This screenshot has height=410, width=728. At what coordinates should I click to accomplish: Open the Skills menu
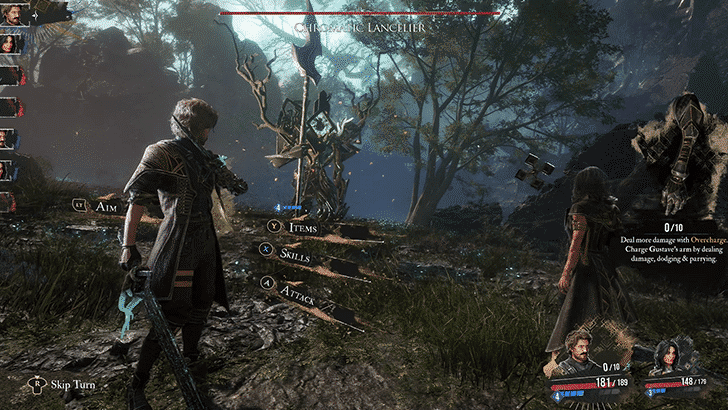pyautogui.click(x=292, y=255)
